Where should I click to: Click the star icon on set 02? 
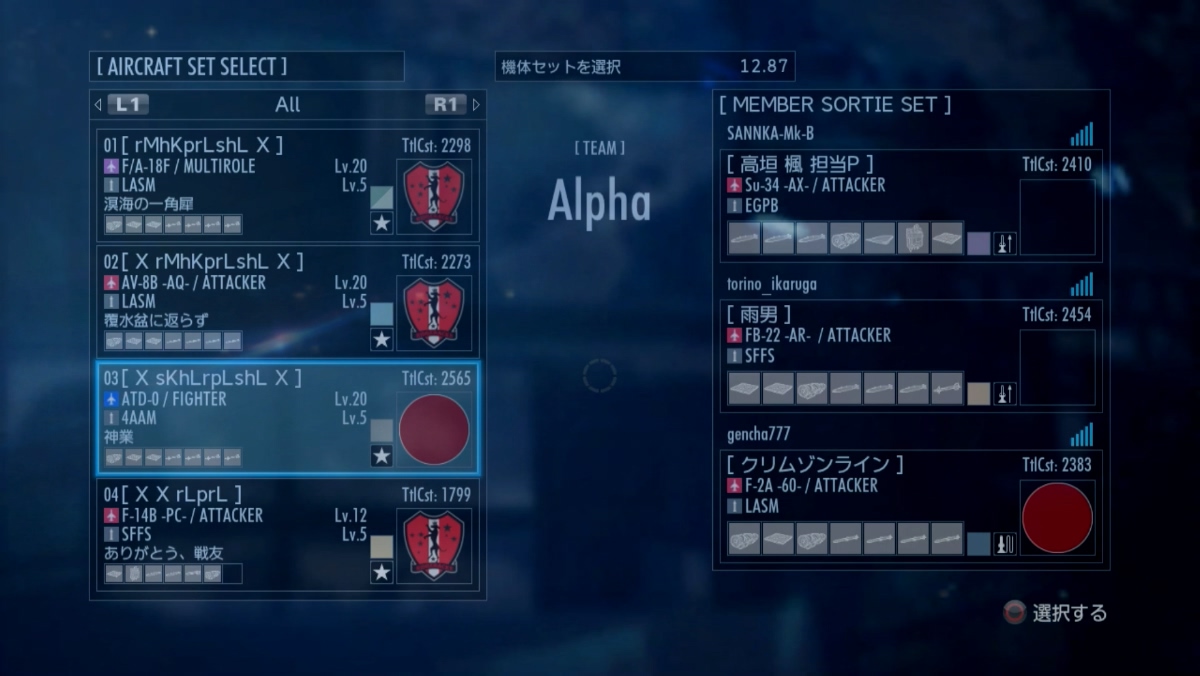point(381,340)
